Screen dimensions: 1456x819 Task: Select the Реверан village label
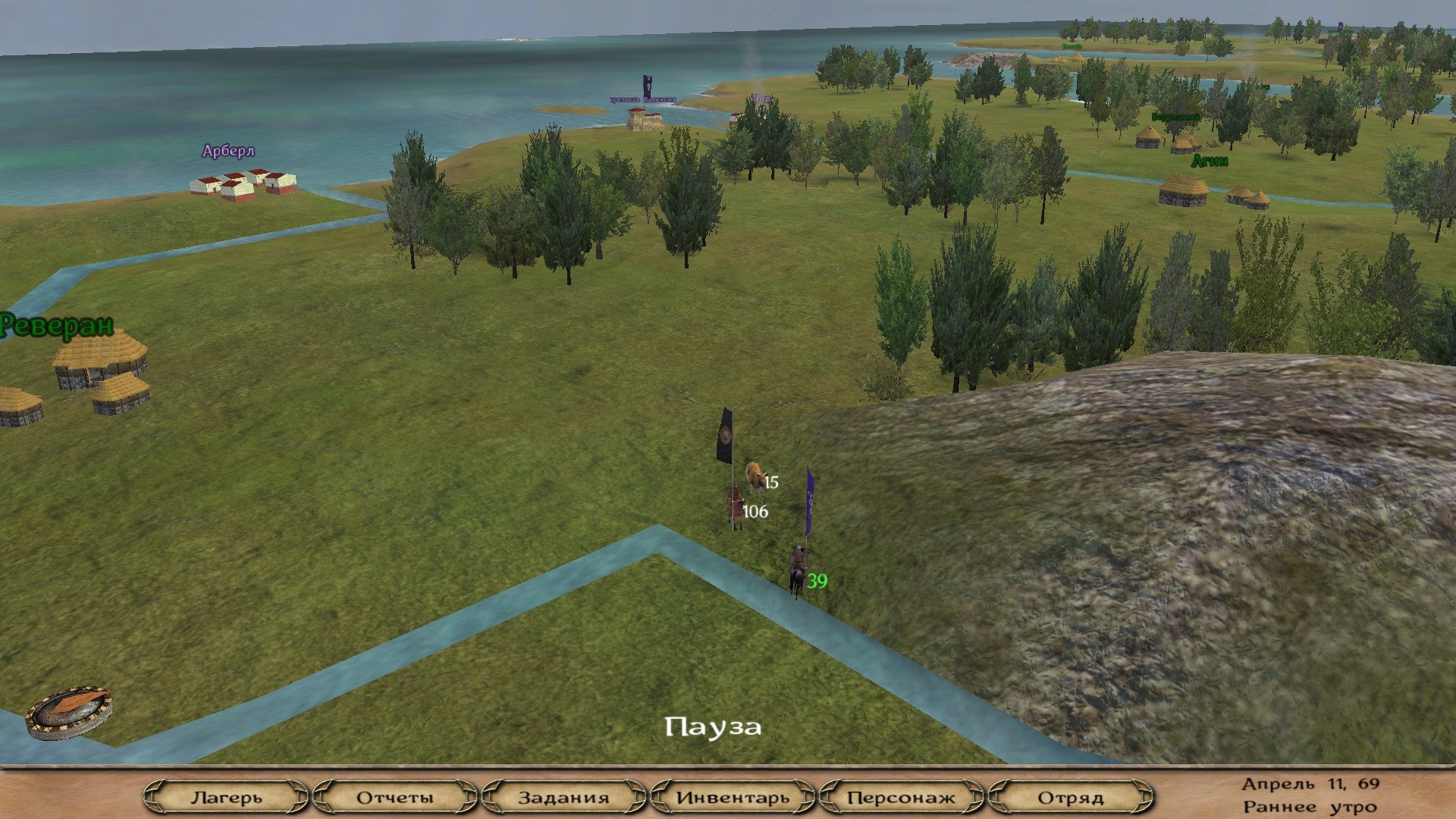(58, 325)
